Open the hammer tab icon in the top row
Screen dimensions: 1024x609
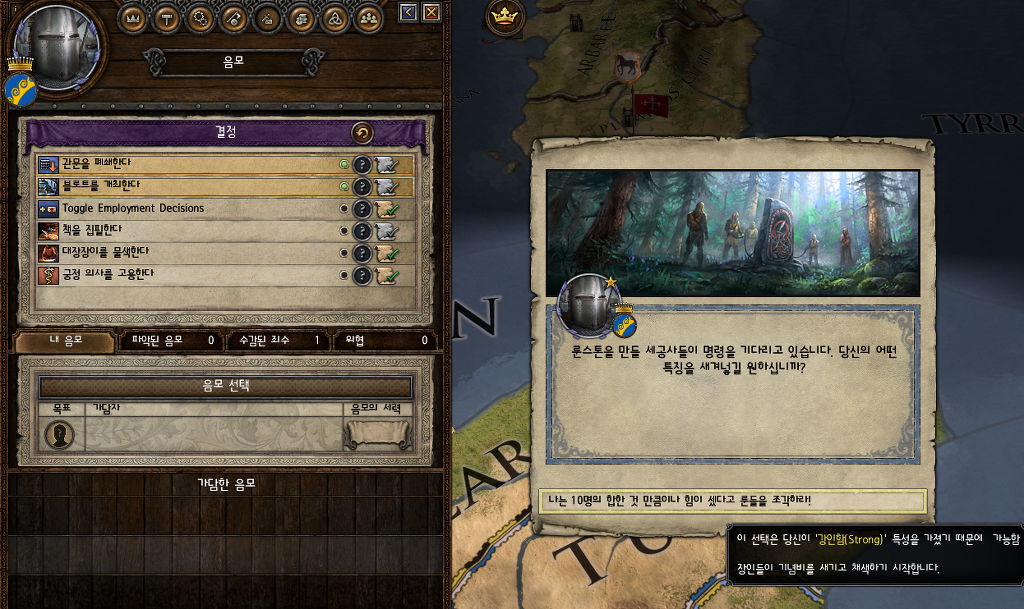[x=167, y=17]
